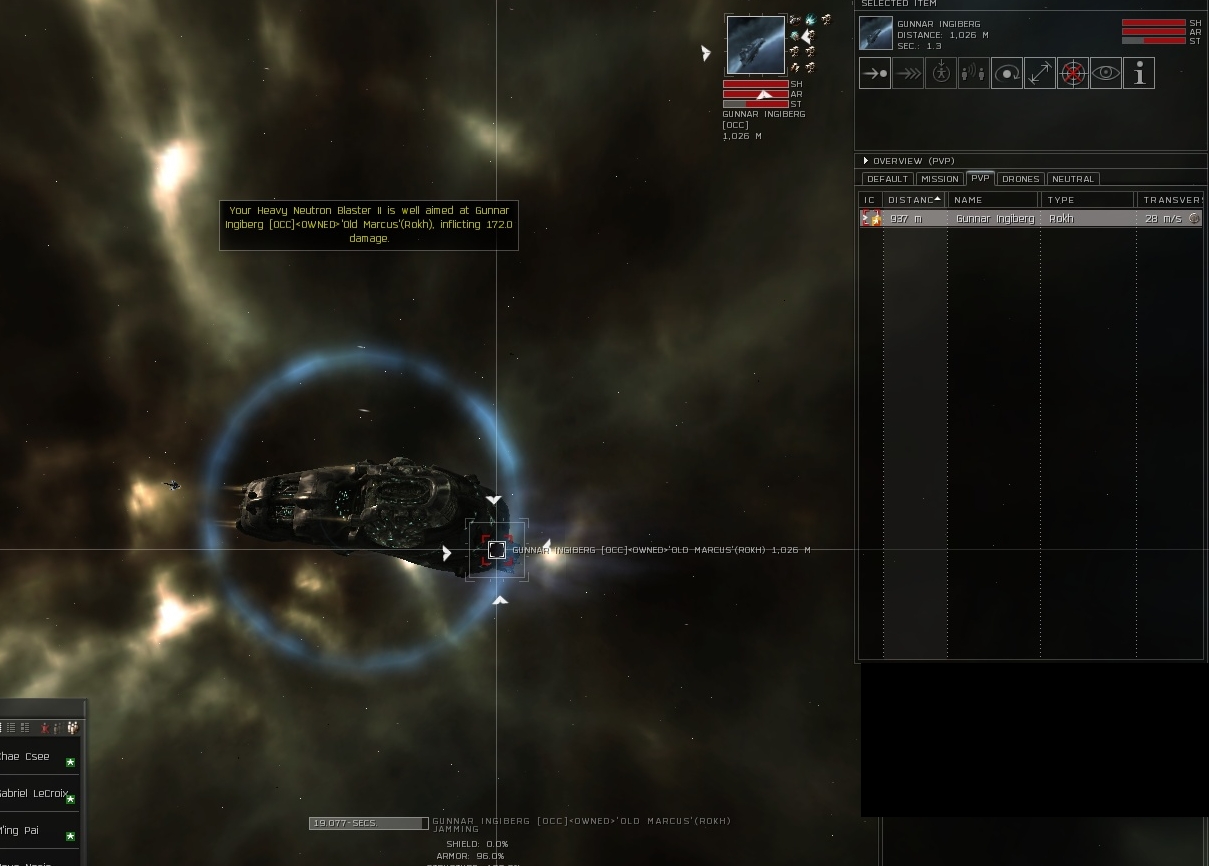The image size is (1209, 866).
Task: Click the red figure icon in chat window
Action: 45,728
